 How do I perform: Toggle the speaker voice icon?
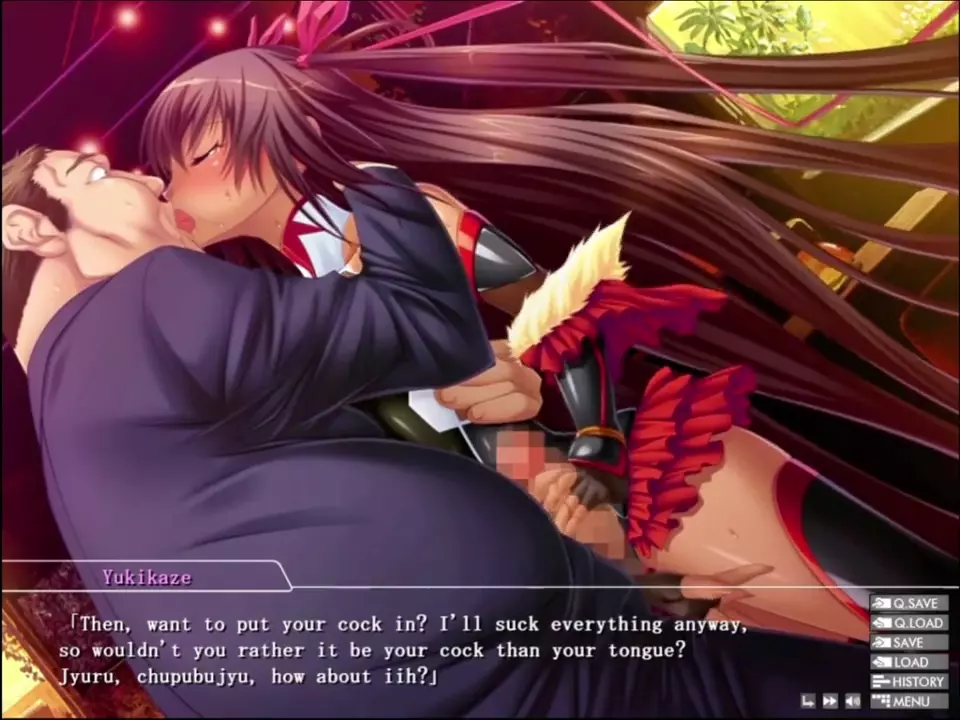point(852,701)
